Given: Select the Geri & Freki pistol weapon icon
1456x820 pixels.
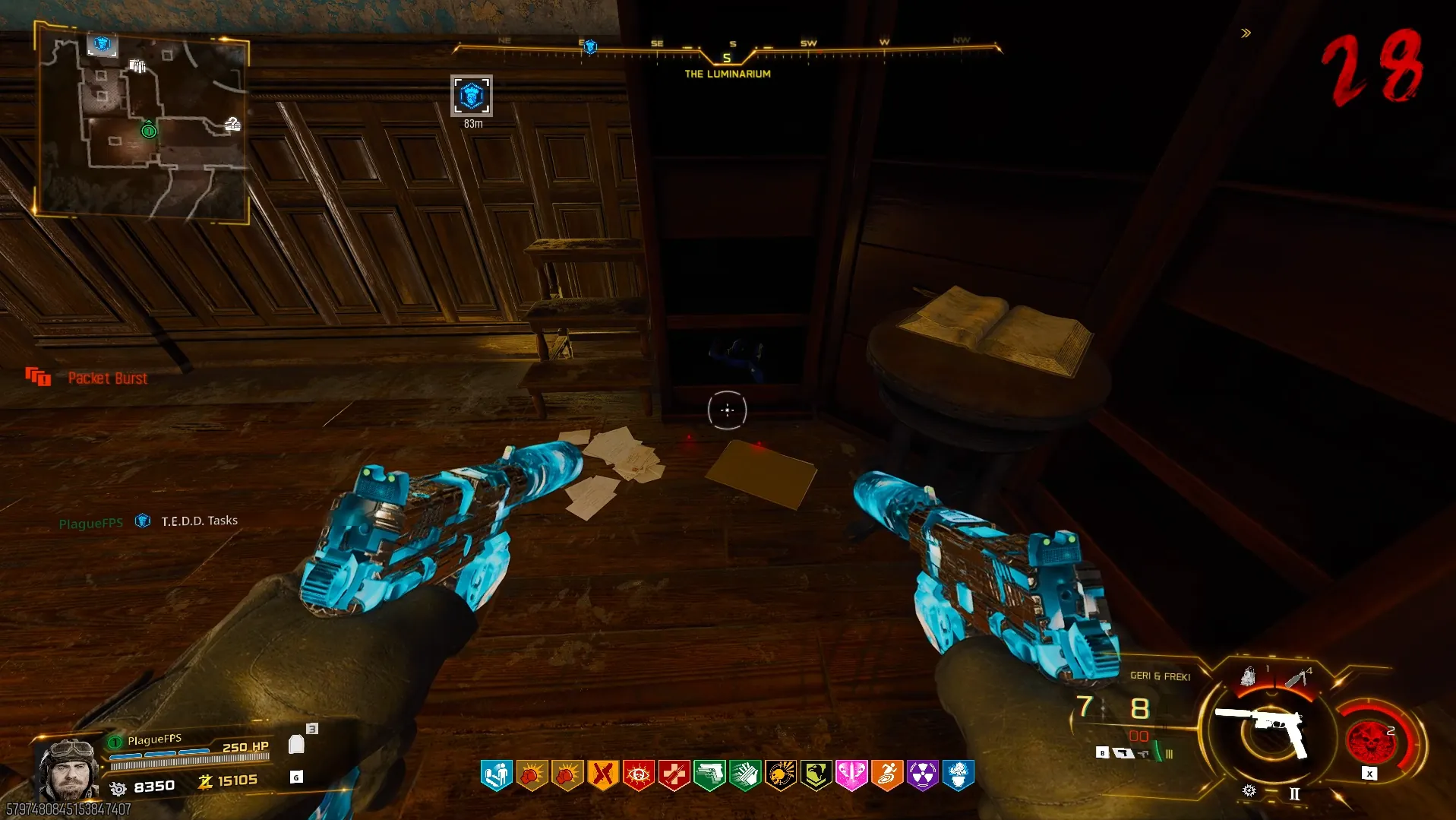Looking at the screenshot, I should click(1264, 728).
